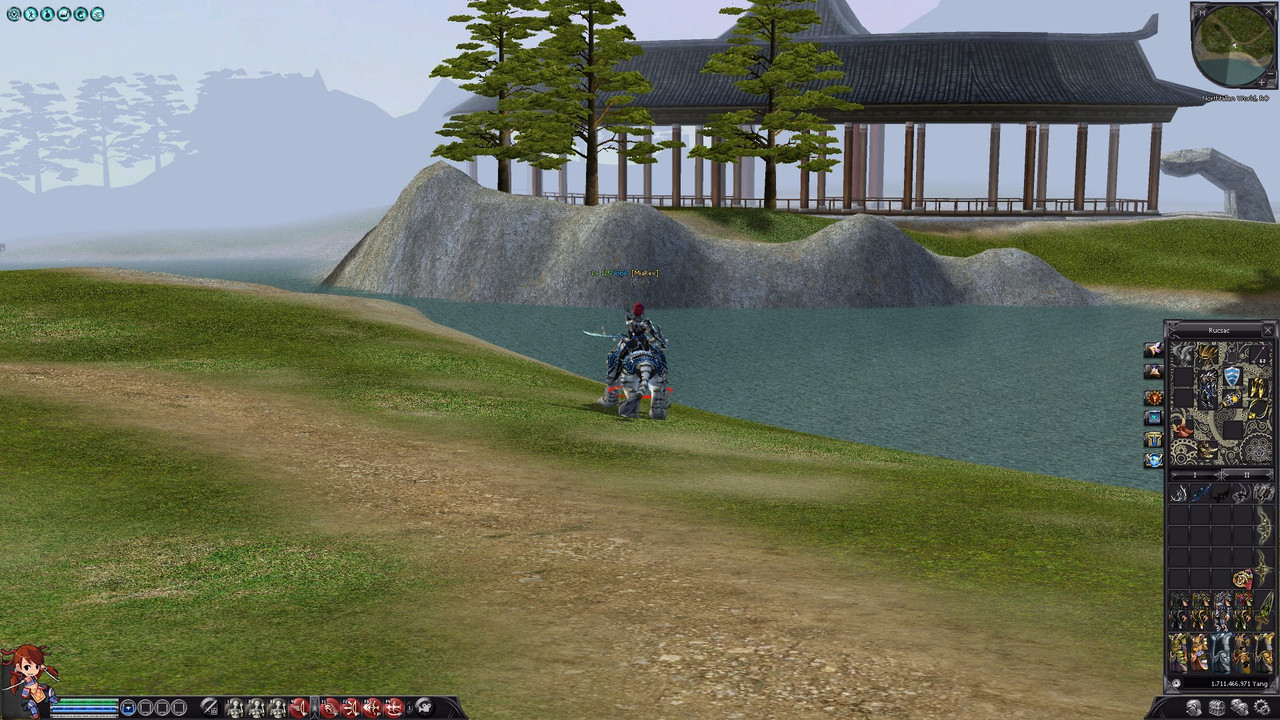This screenshot has height=720, width=1280.
Task: Open the first teal icon in top-left toolbar
Action: tap(14, 14)
